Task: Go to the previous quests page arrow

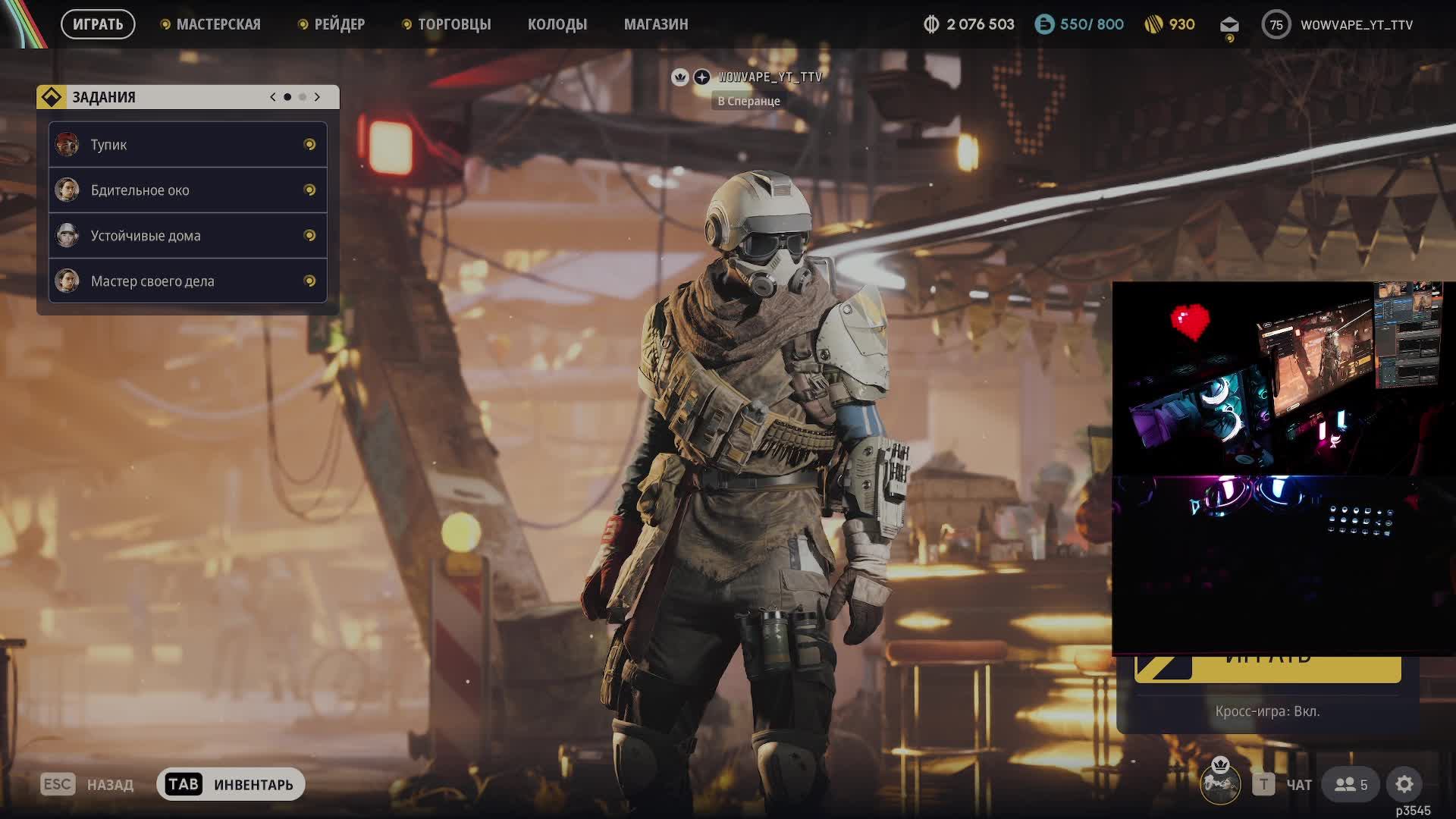Action: point(273,97)
